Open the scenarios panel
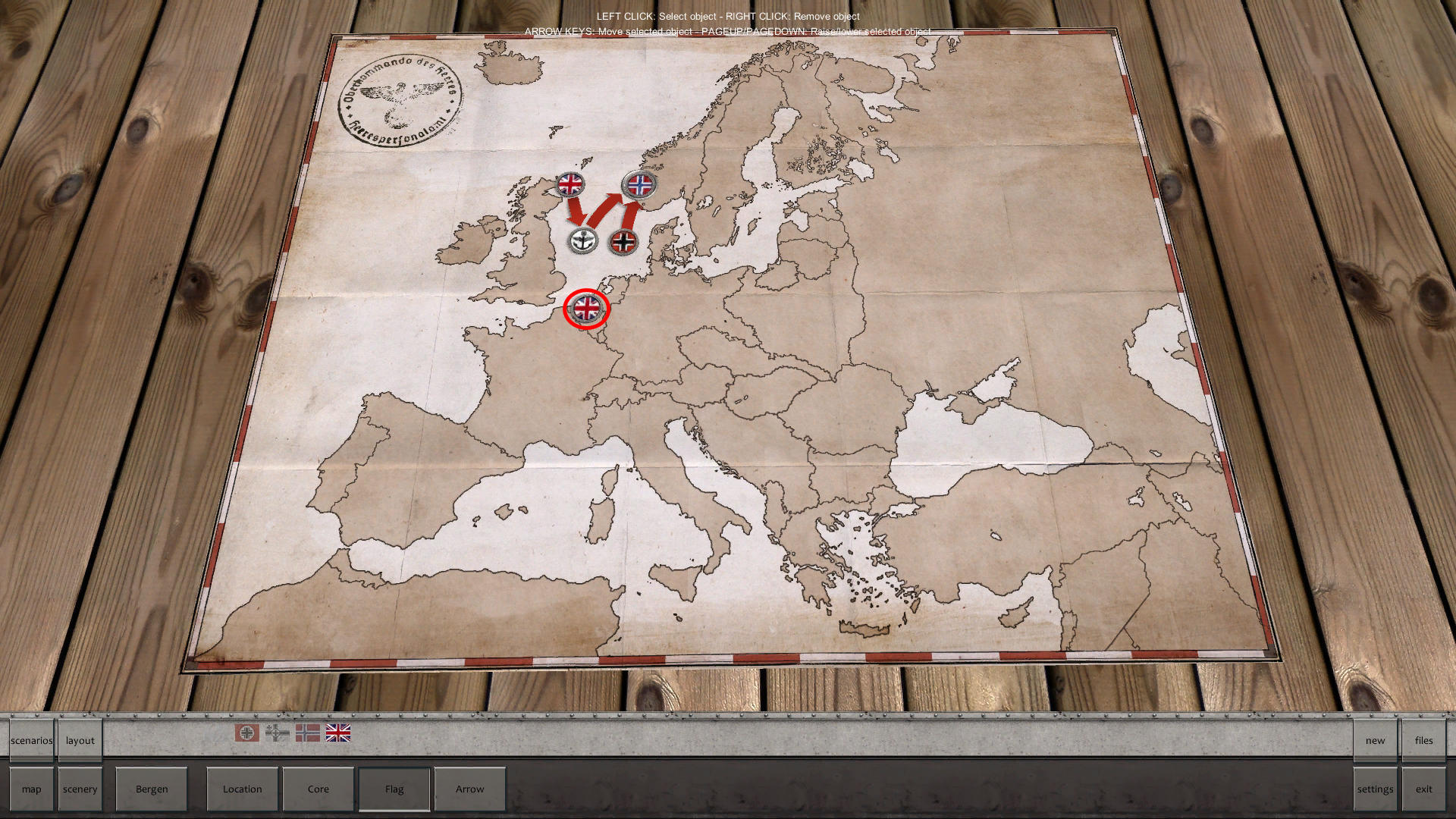 (30, 740)
